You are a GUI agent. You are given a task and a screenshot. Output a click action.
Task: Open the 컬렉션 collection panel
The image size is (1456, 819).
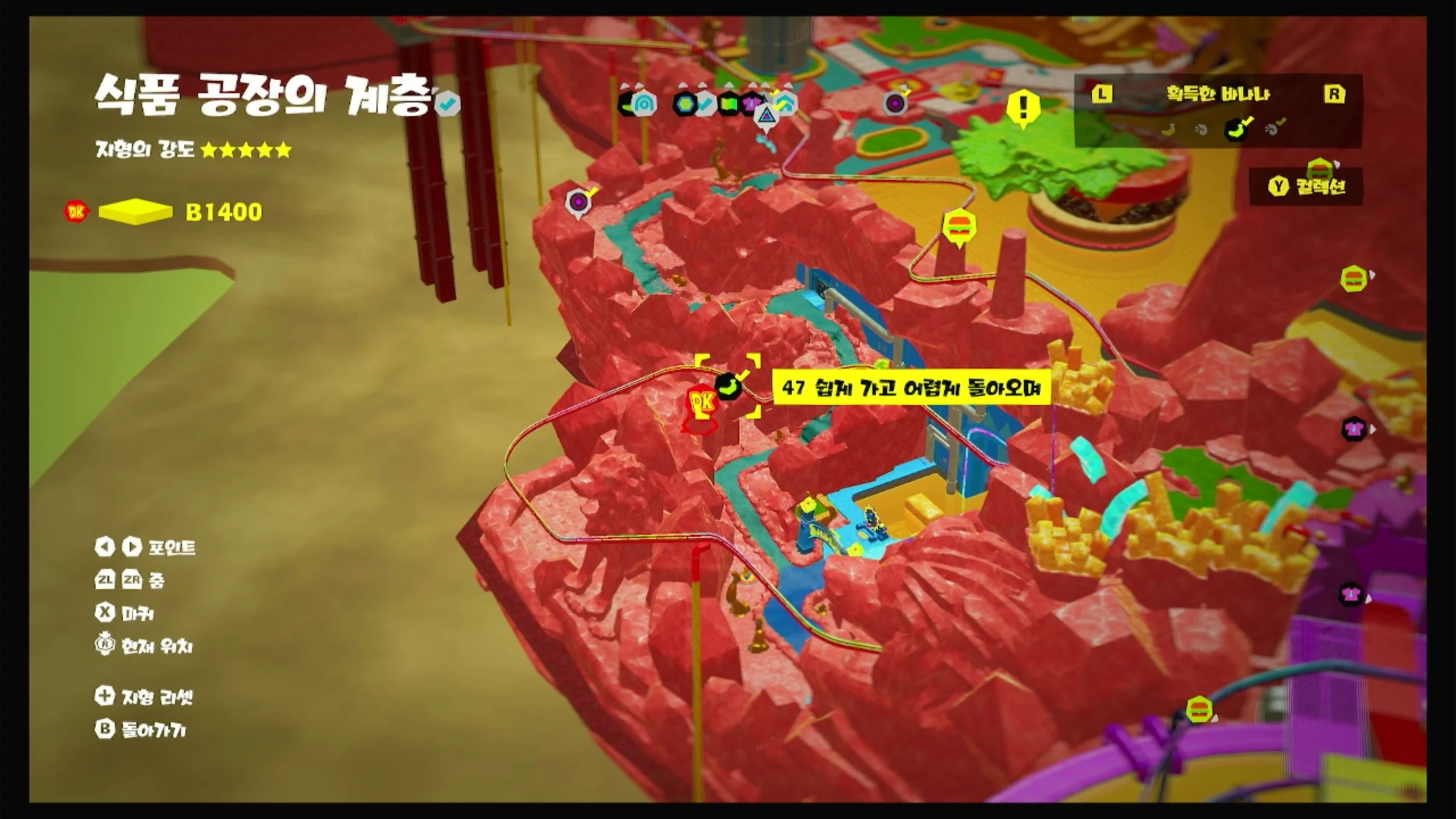point(1307,187)
